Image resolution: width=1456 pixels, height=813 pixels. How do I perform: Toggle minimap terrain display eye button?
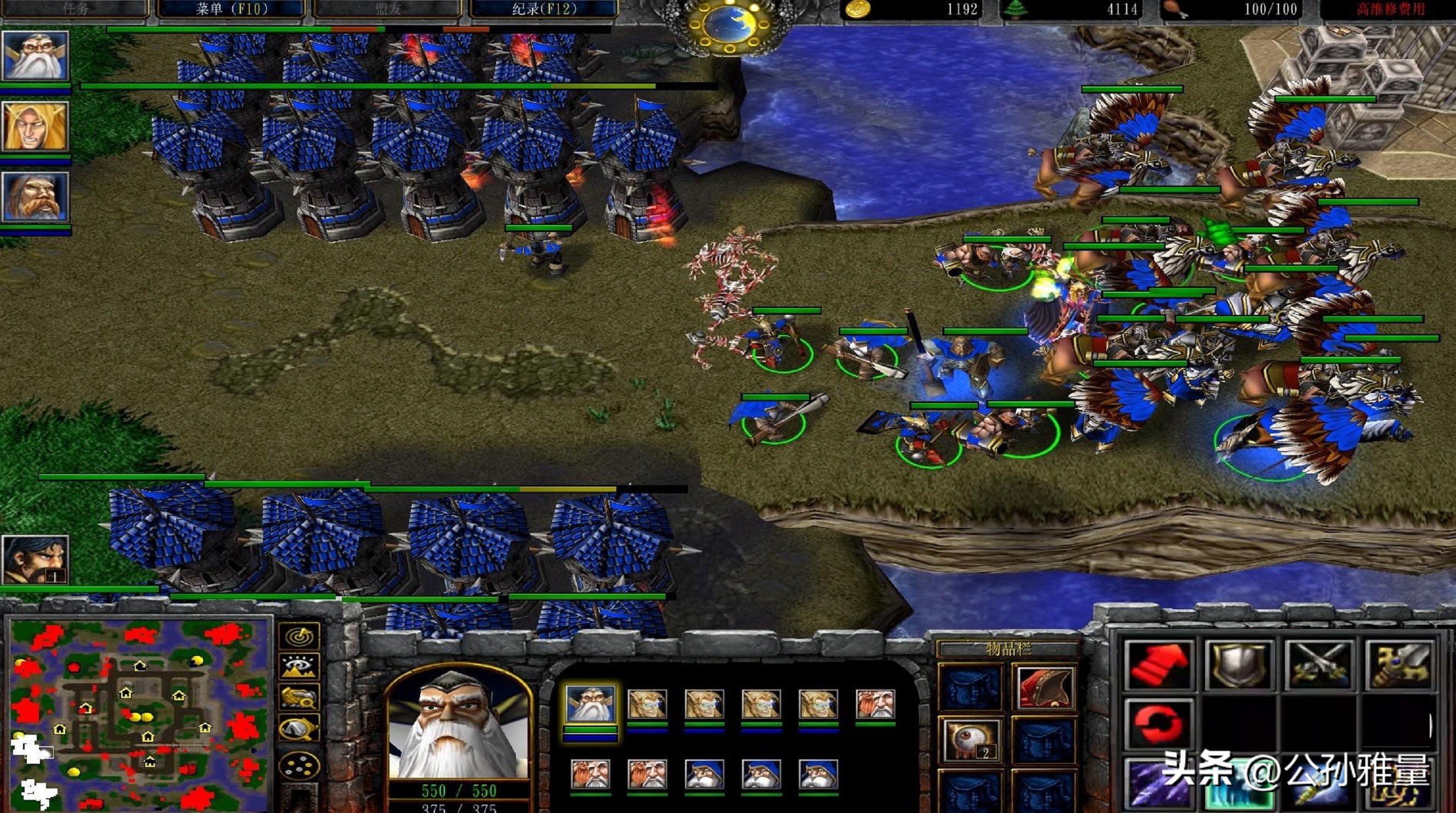click(x=300, y=667)
